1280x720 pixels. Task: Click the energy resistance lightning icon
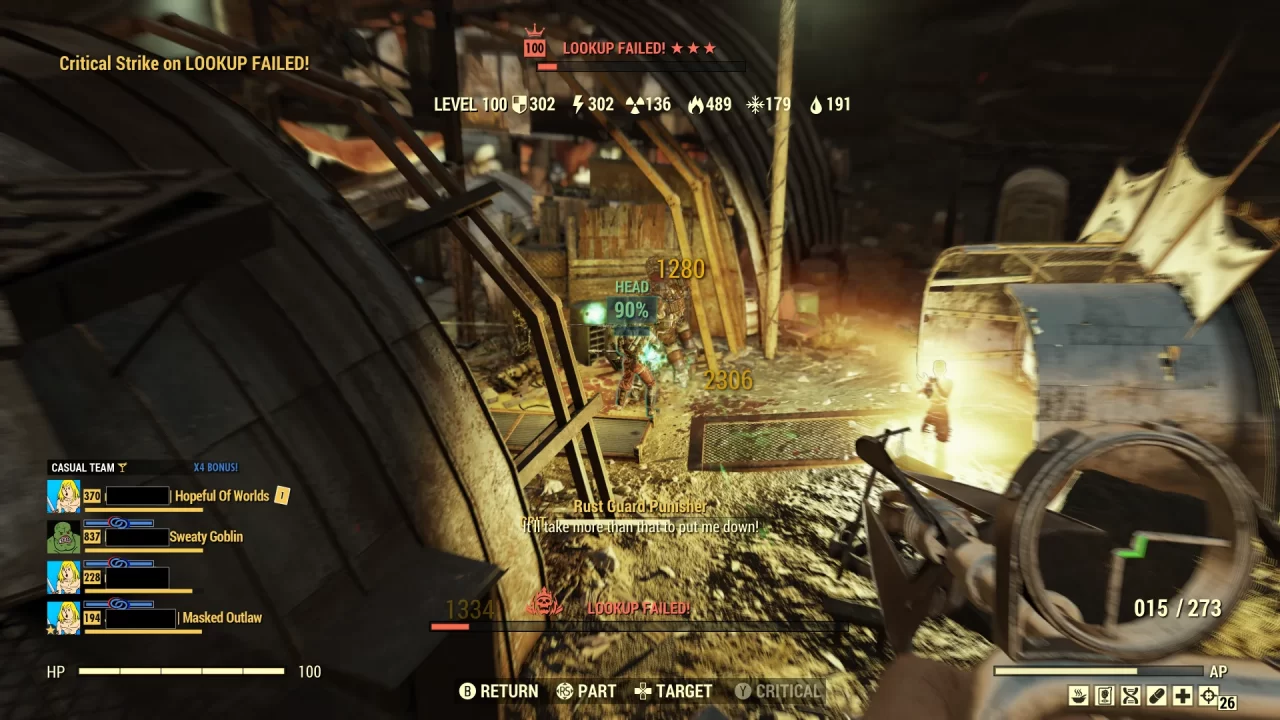(578, 103)
